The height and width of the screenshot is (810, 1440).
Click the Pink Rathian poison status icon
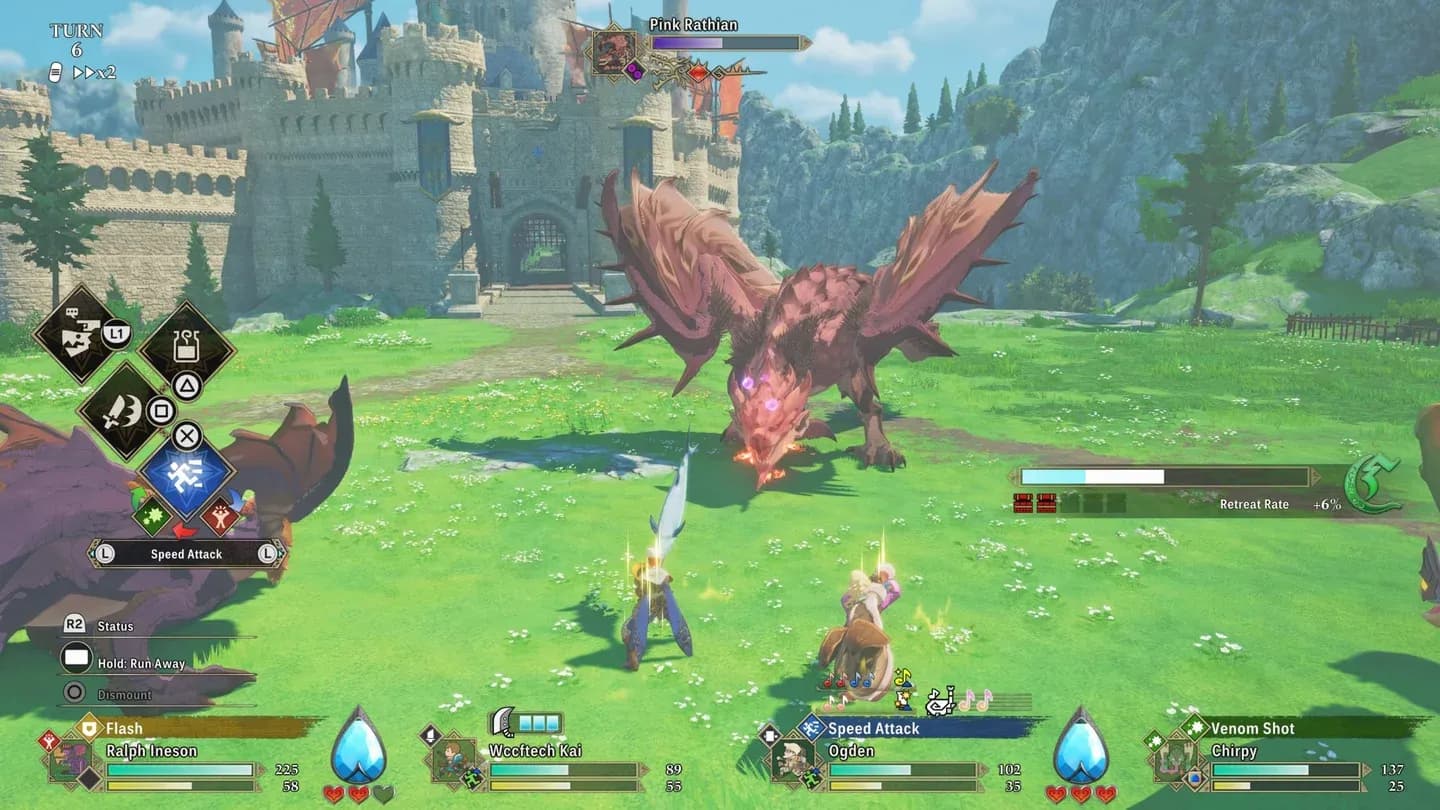635,72
